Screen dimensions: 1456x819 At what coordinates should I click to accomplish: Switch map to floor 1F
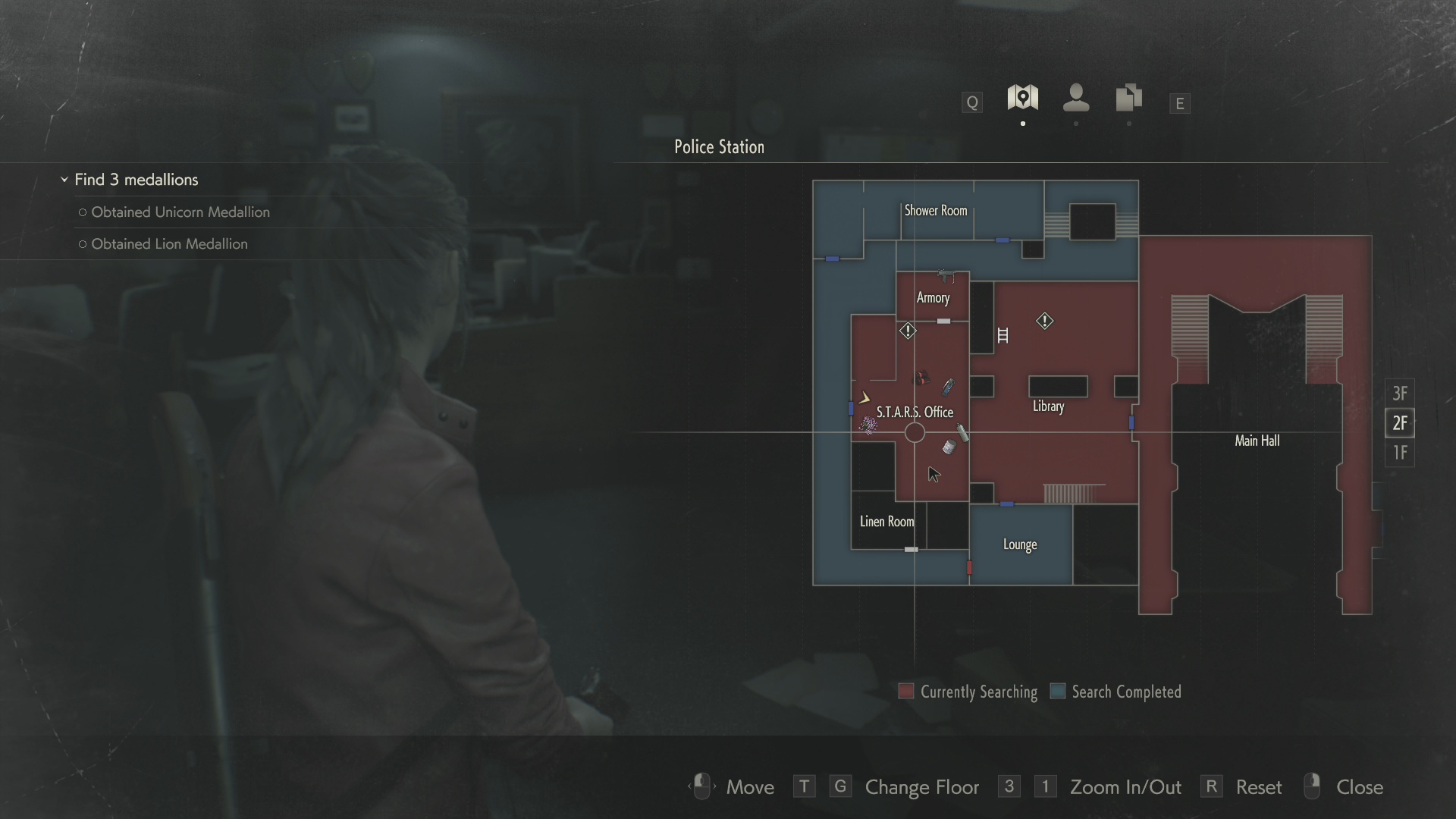click(x=1400, y=453)
